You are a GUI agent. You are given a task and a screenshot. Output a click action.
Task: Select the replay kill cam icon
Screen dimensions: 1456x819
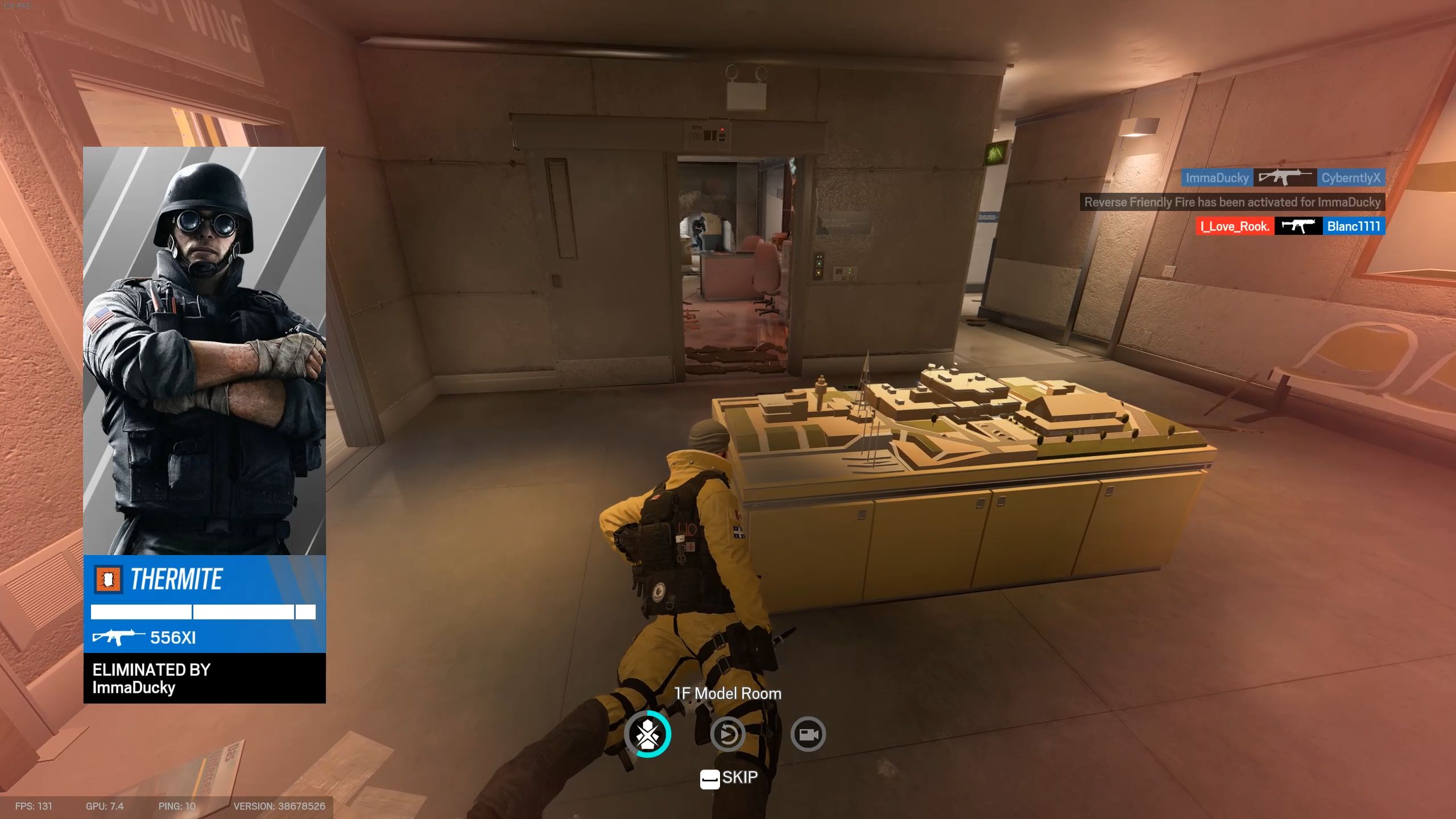(x=727, y=734)
